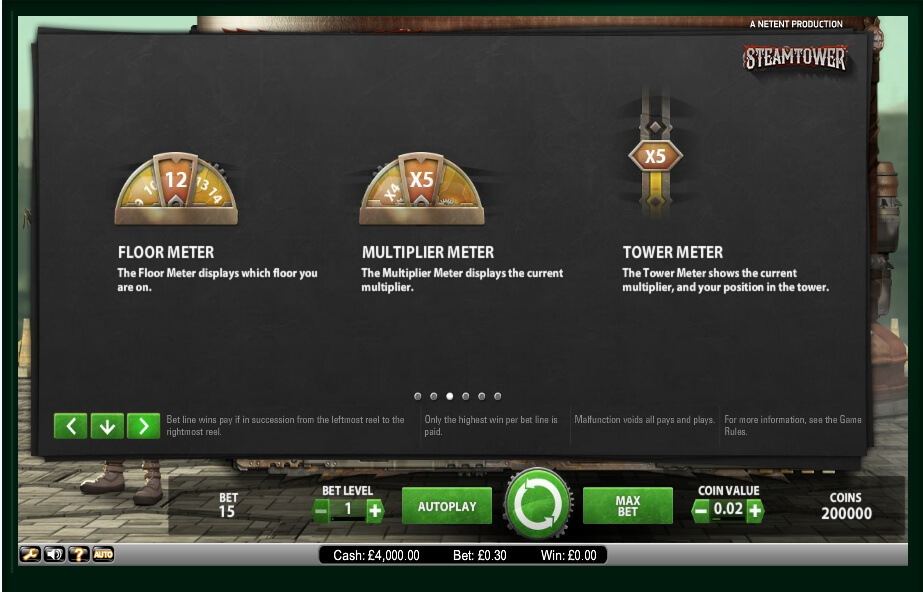
Task: Decrease the bet level with minus
Action: 321,511
